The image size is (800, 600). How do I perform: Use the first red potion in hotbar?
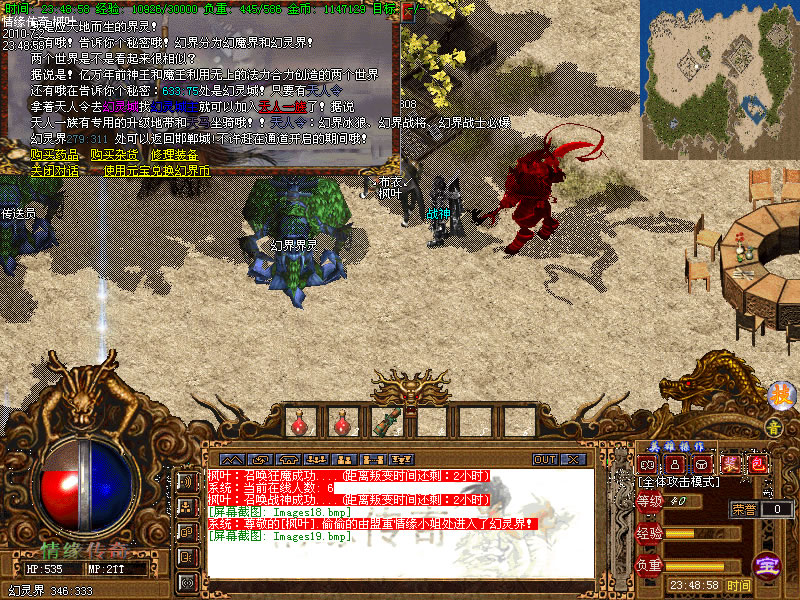point(298,423)
